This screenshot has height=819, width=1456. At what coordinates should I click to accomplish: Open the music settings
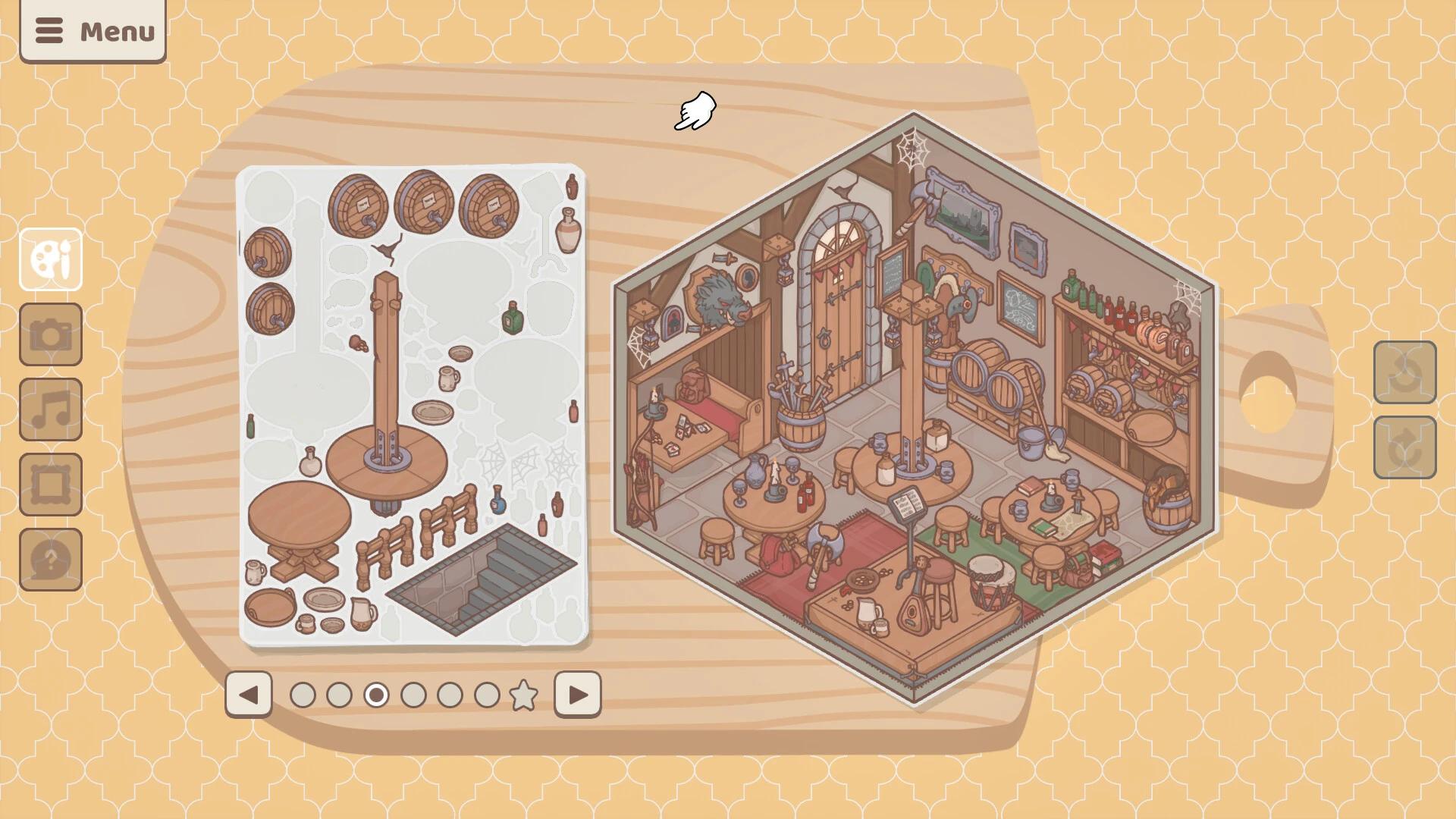click(x=50, y=410)
